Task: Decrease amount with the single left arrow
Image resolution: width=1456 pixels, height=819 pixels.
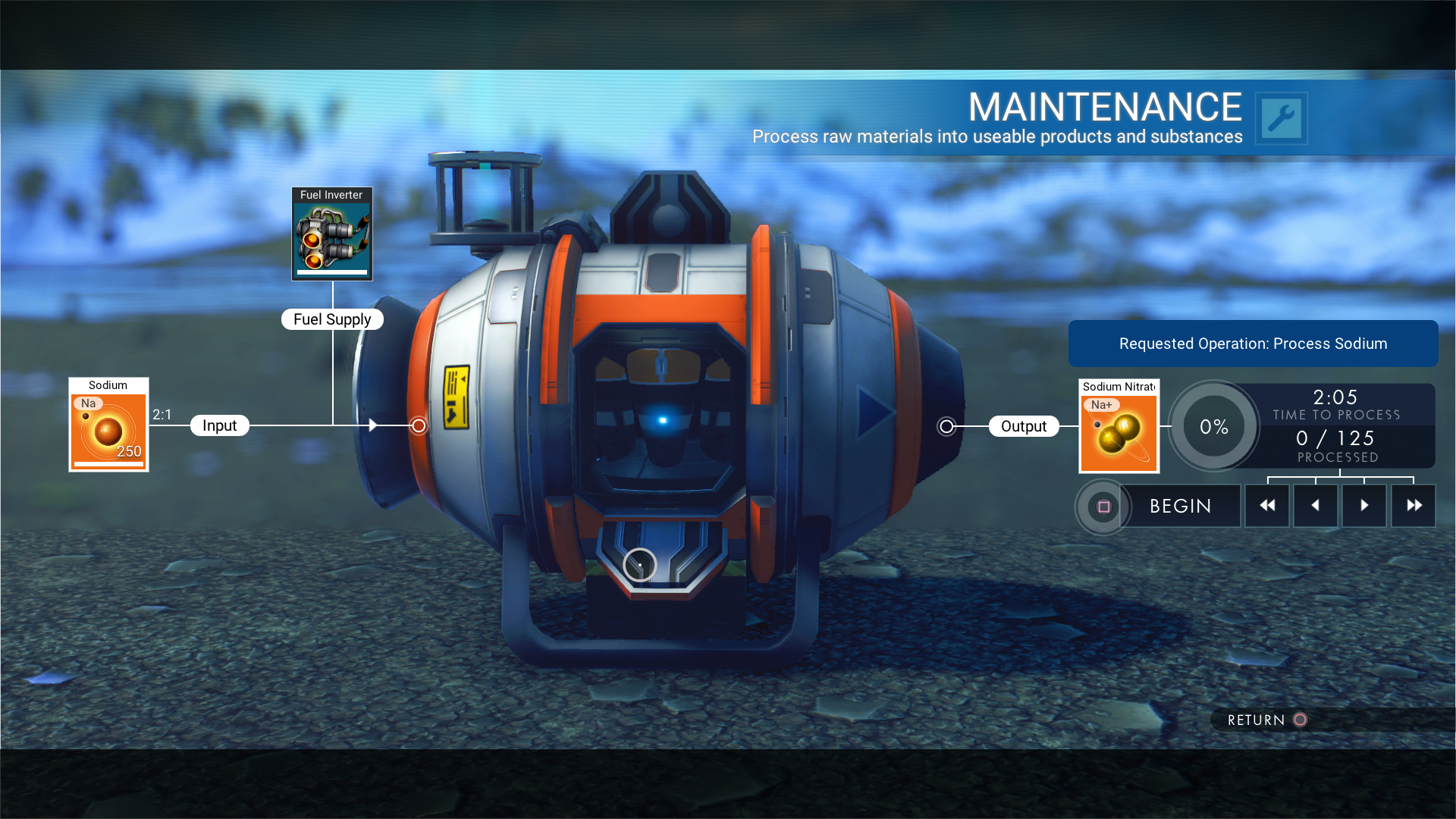Action: [x=1315, y=506]
